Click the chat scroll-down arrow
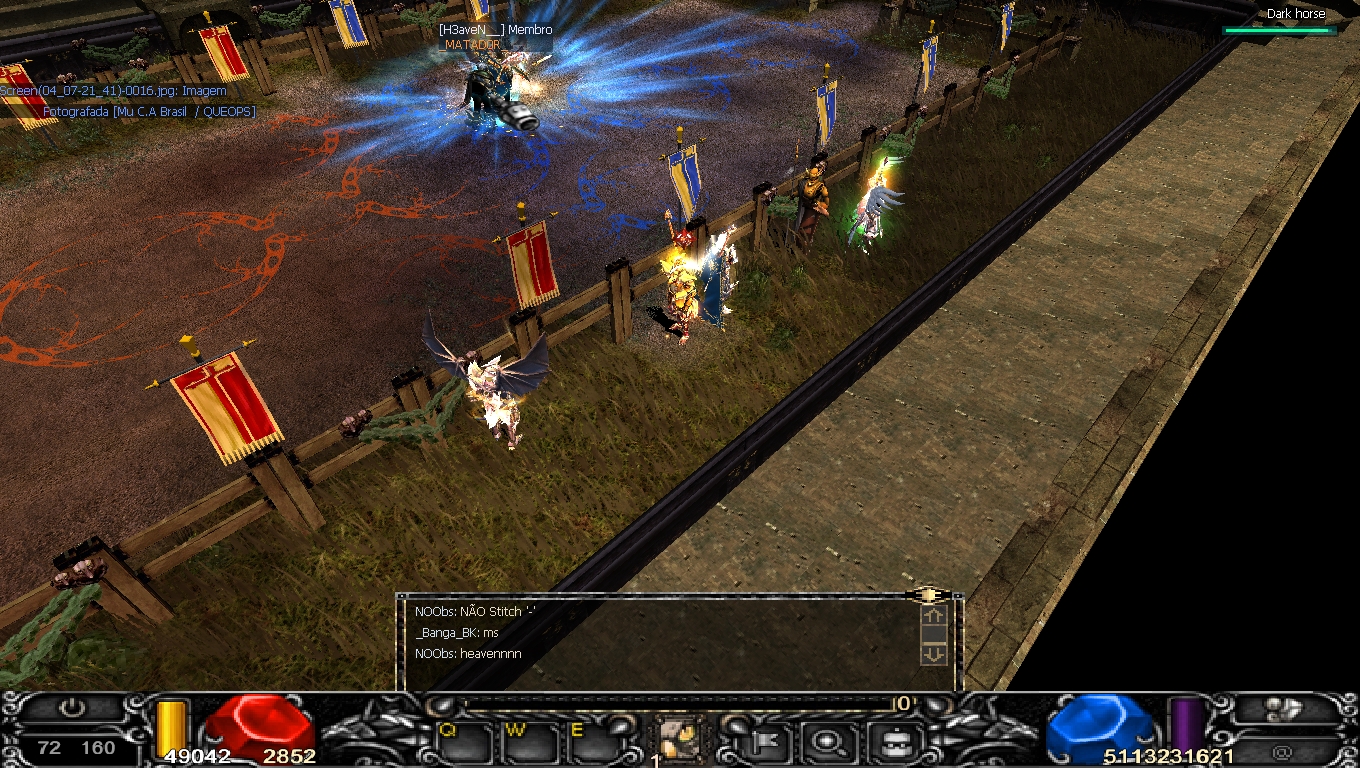 (933, 654)
